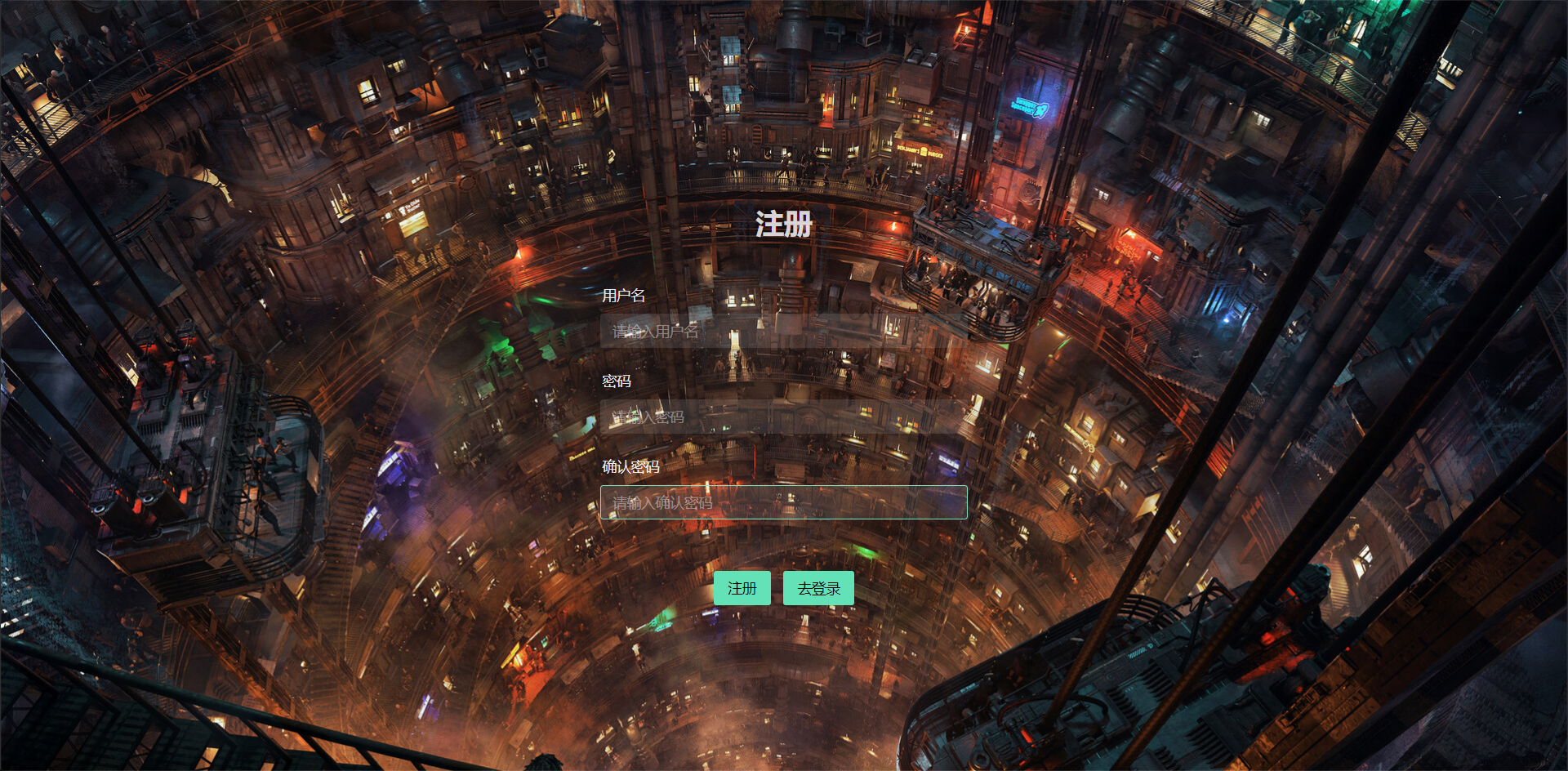This screenshot has width=1568, height=771.
Task: Select the 密码 password input field
Action: [x=783, y=417]
